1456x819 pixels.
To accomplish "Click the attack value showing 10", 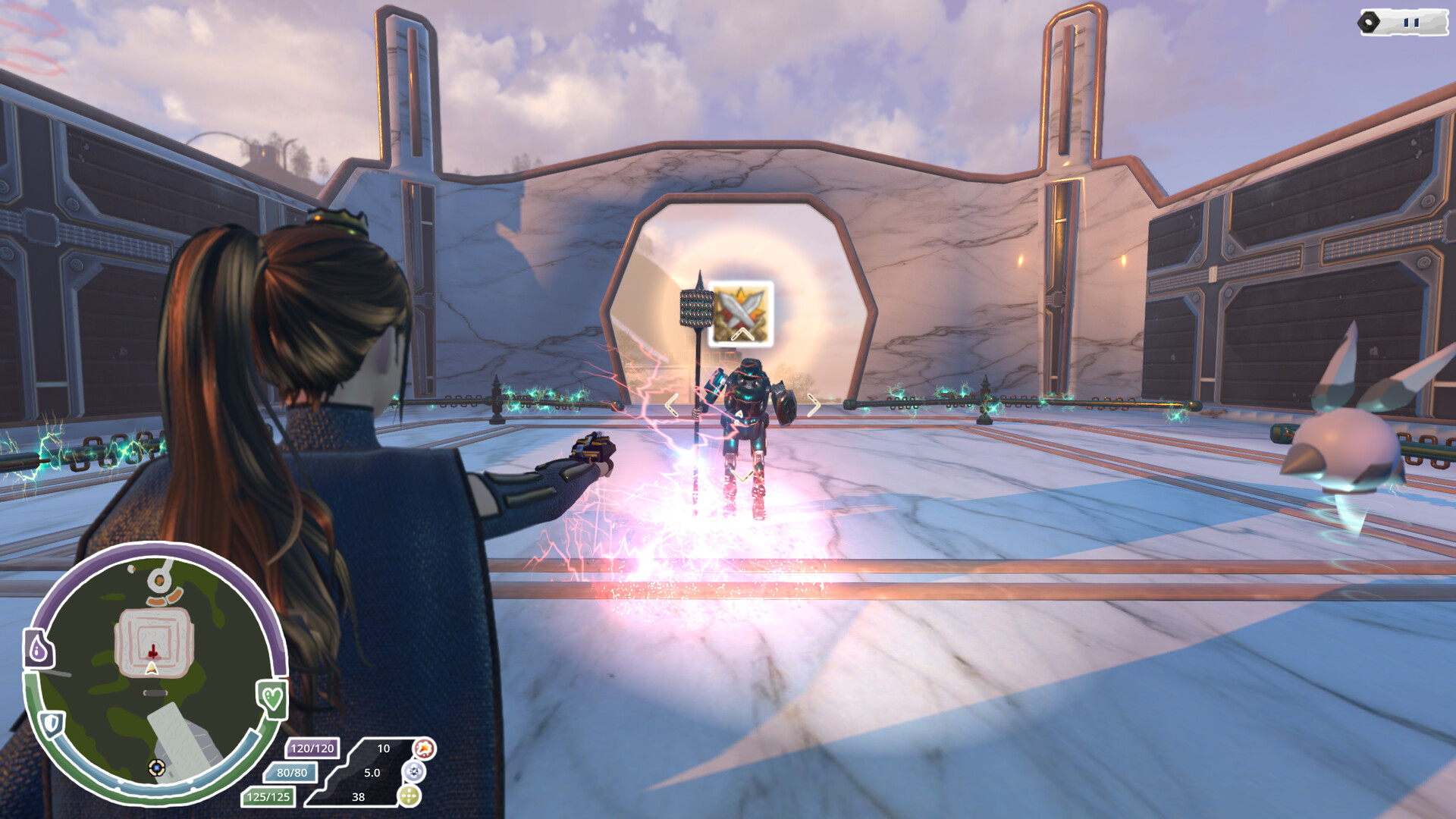I will click(x=384, y=748).
